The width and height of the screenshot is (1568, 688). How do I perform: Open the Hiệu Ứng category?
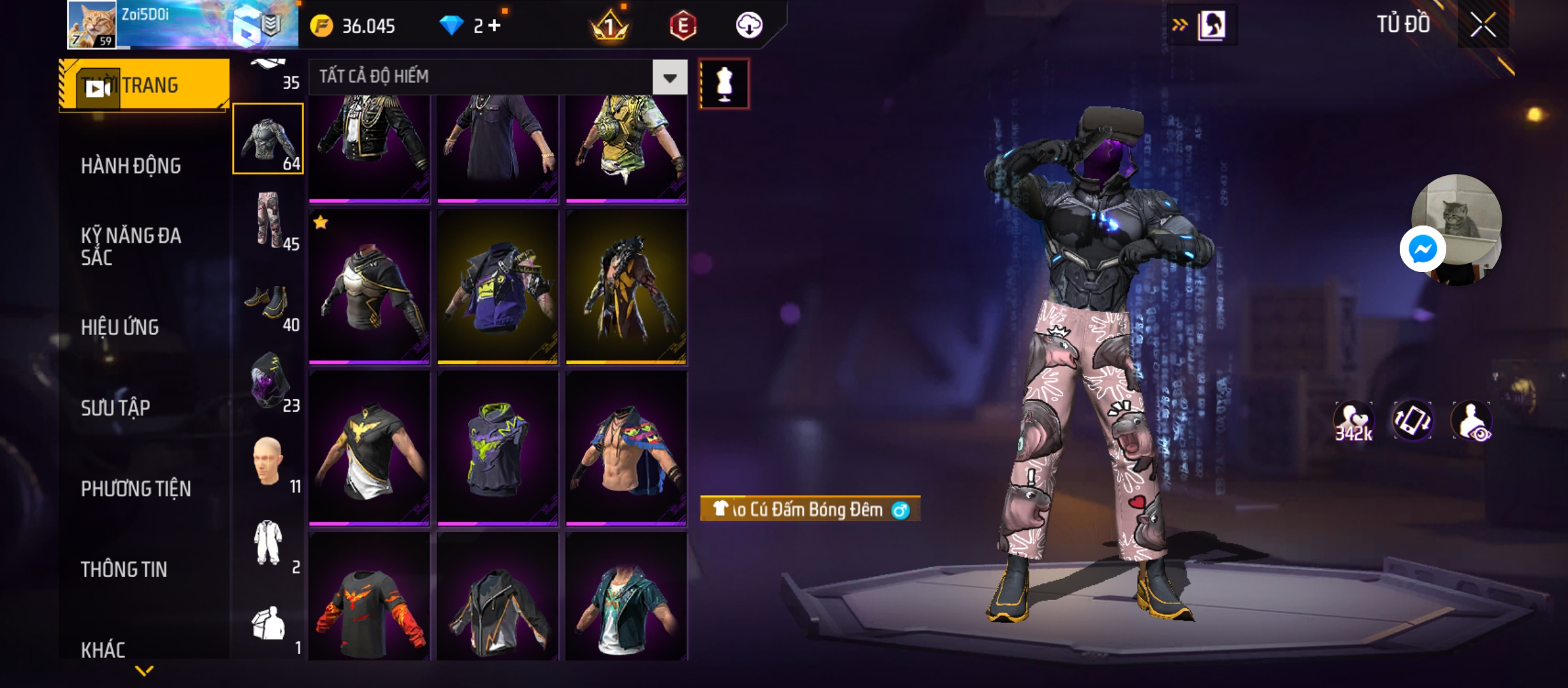120,327
